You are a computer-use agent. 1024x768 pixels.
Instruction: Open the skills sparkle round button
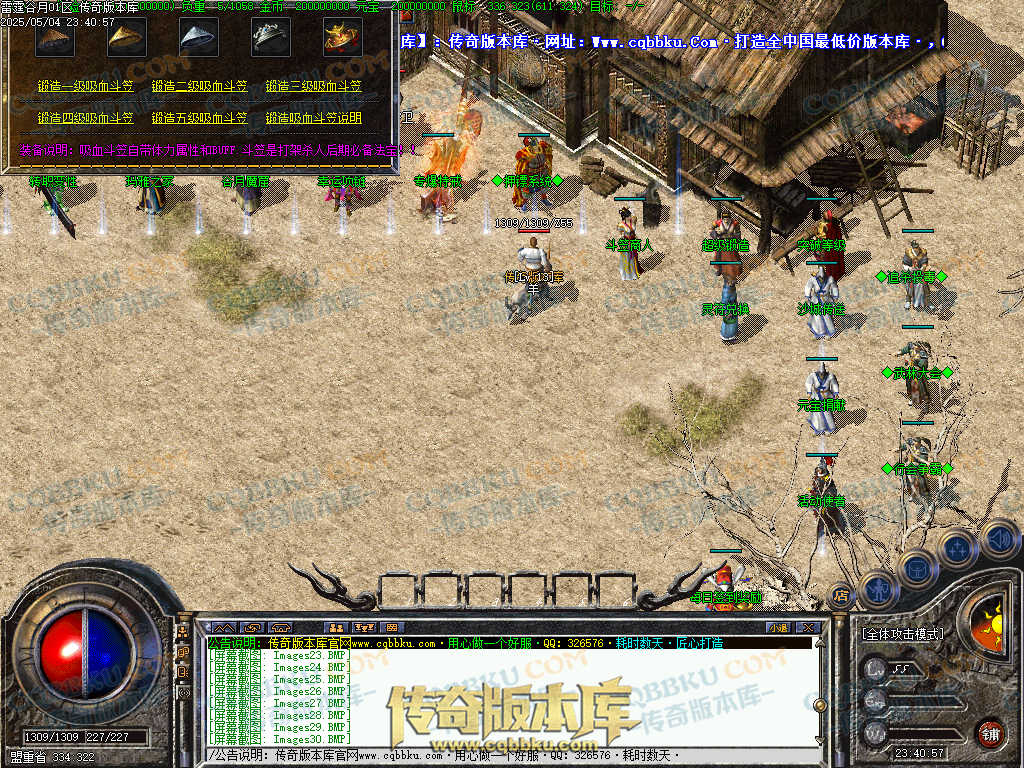[x=957, y=549]
